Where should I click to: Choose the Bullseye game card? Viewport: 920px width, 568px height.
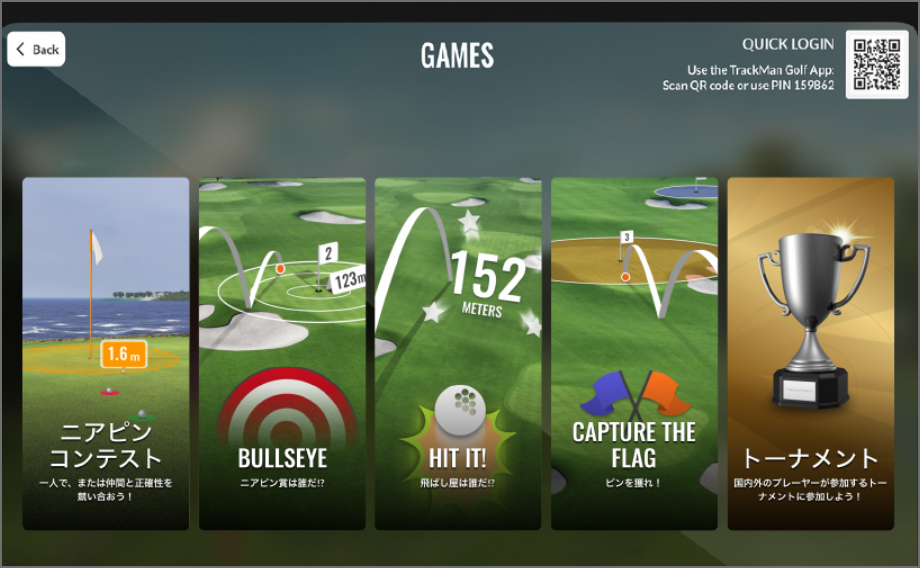[x=282, y=353]
